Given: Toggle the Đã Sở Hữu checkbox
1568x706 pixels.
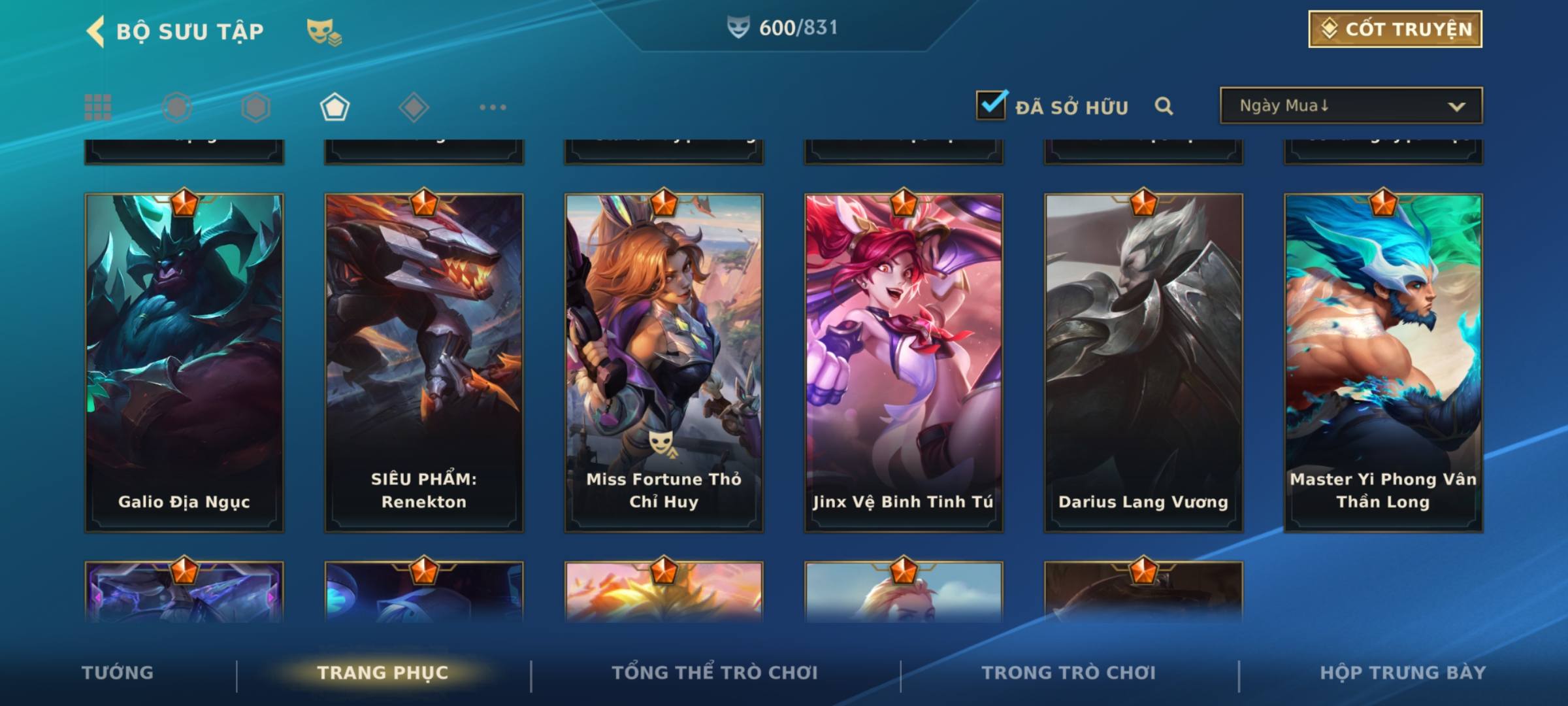Looking at the screenshot, I should [x=991, y=105].
